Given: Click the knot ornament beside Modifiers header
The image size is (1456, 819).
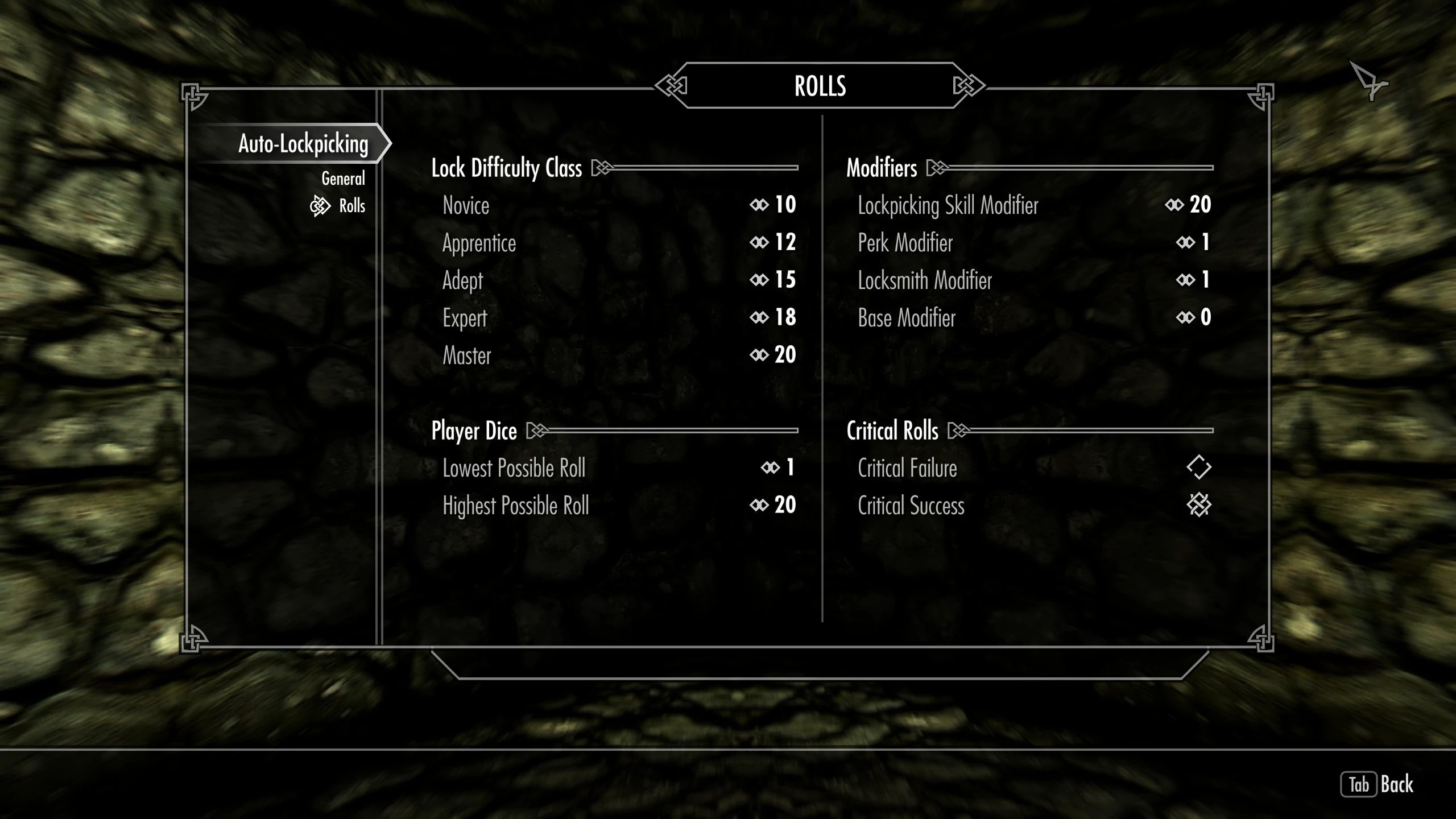Looking at the screenshot, I should (x=936, y=168).
